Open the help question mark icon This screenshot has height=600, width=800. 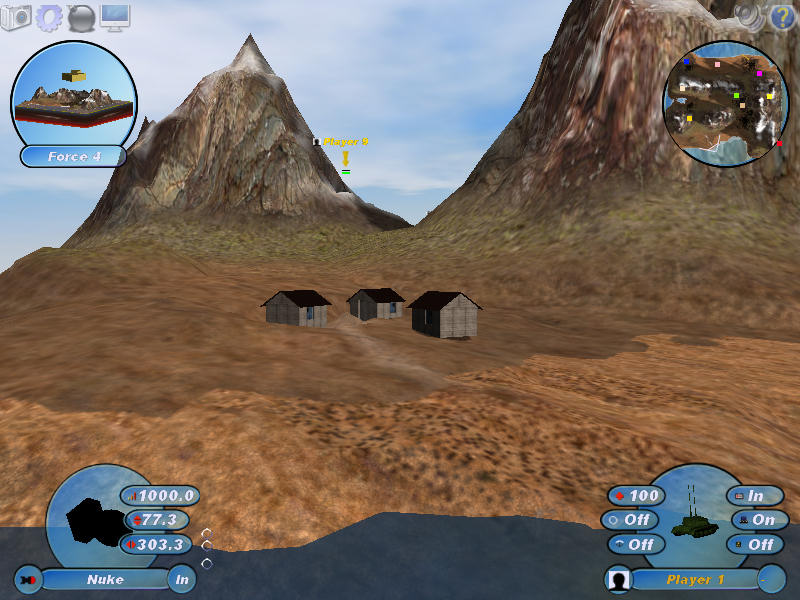[x=780, y=16]
